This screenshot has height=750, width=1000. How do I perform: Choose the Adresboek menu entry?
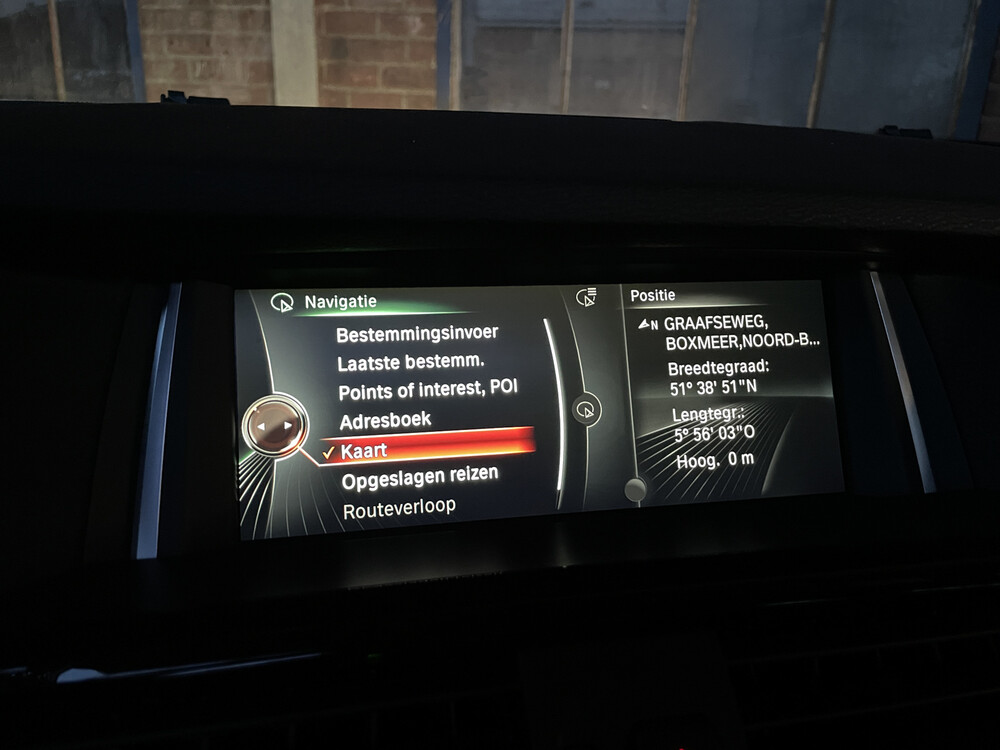(x=385, y=421)
